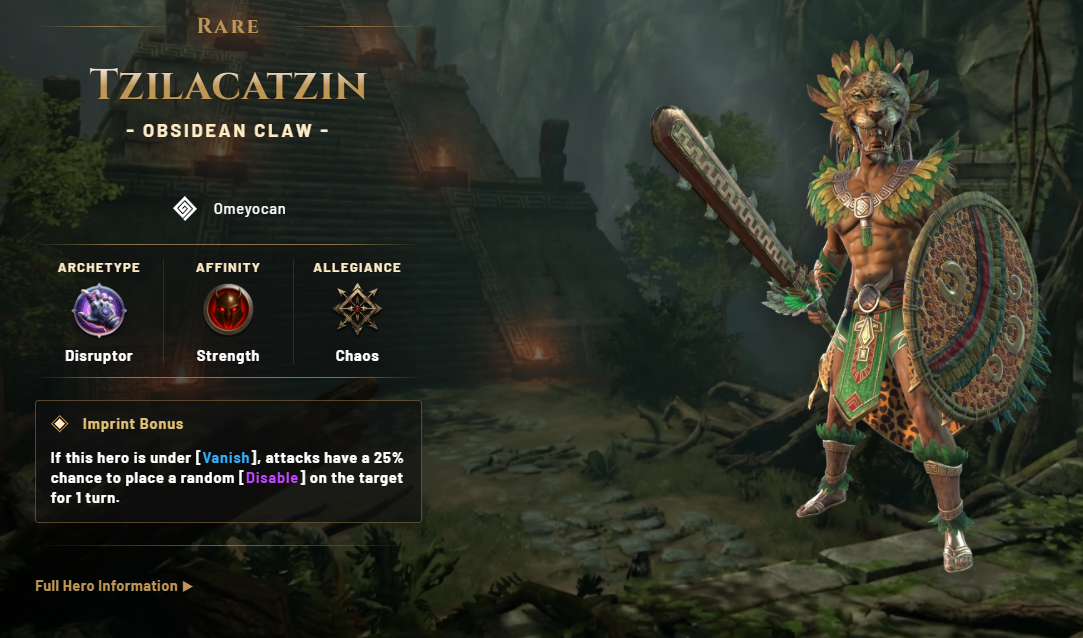Viewport: 1083px width, 638px height.
Task: Click the Omeyocan faction icon
Action: (185, 208)
